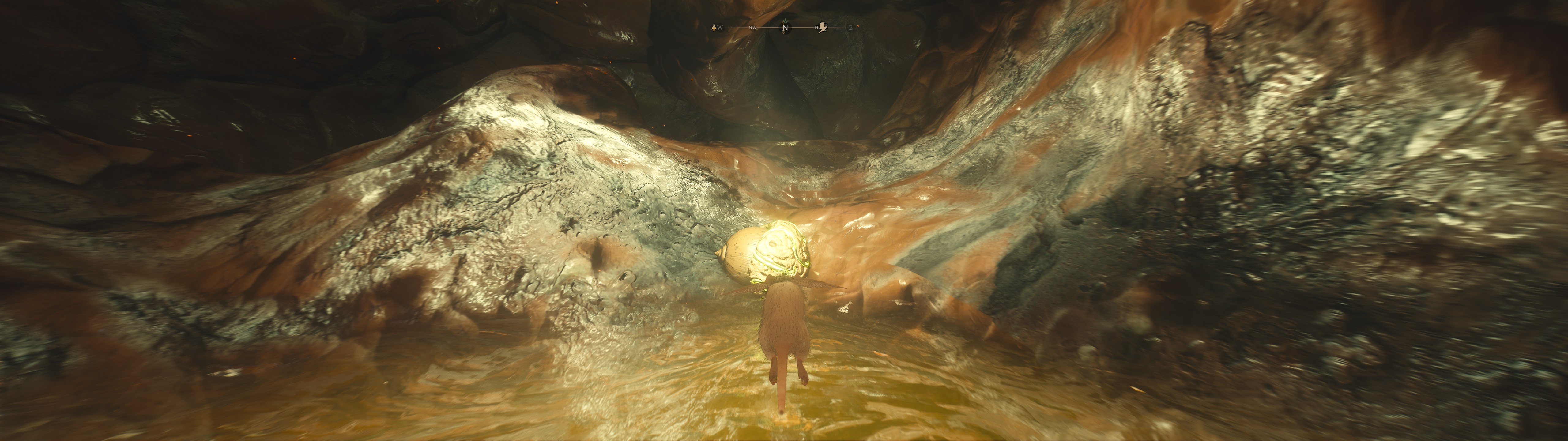
Task: Click the green leaf marker above N
Action: coord(785,21)
